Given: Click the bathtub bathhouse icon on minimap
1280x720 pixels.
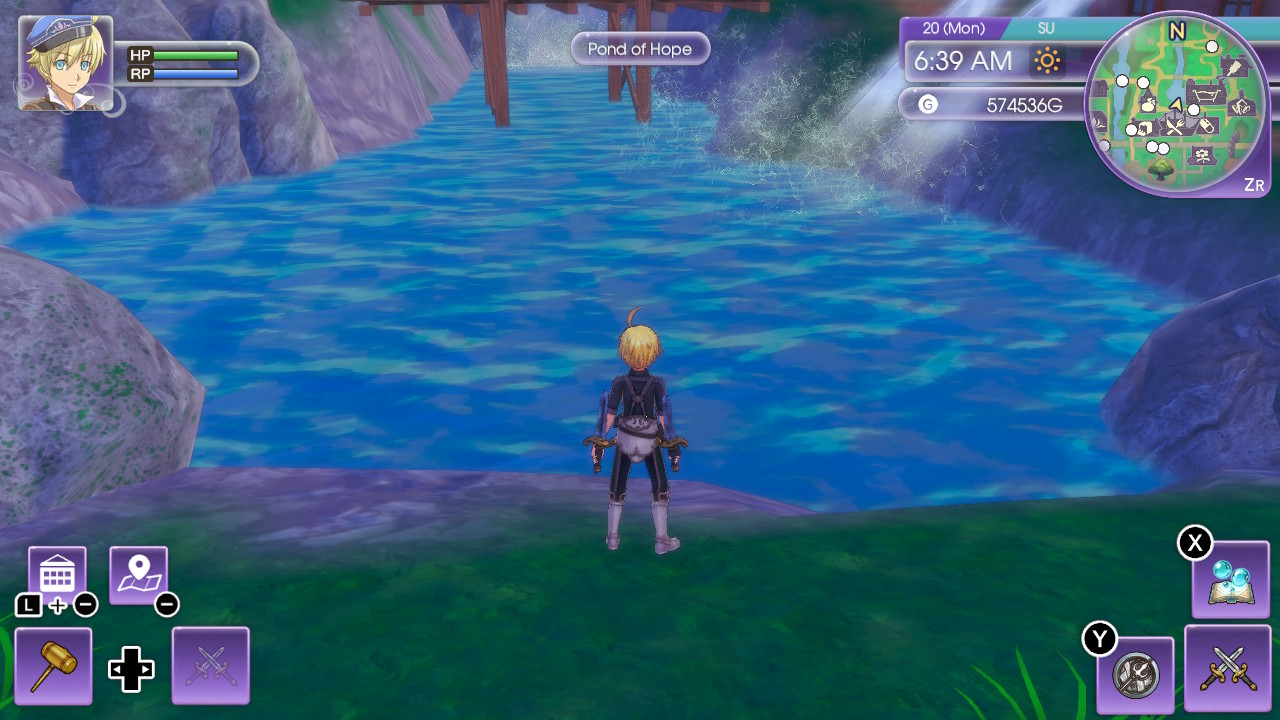Looking at the screenshot, I should pos(1206,95).
